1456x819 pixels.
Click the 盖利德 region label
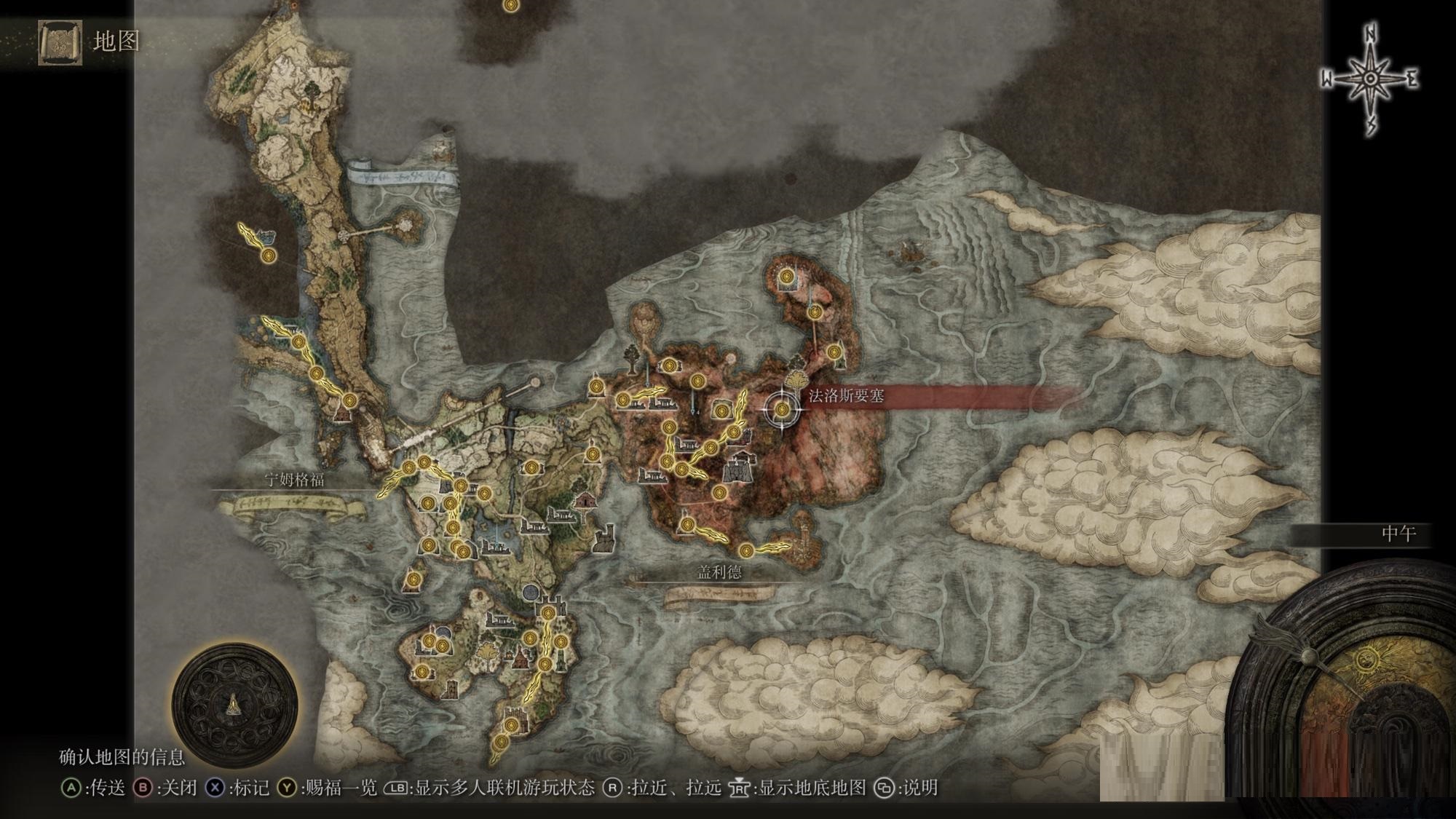[719, 572]
